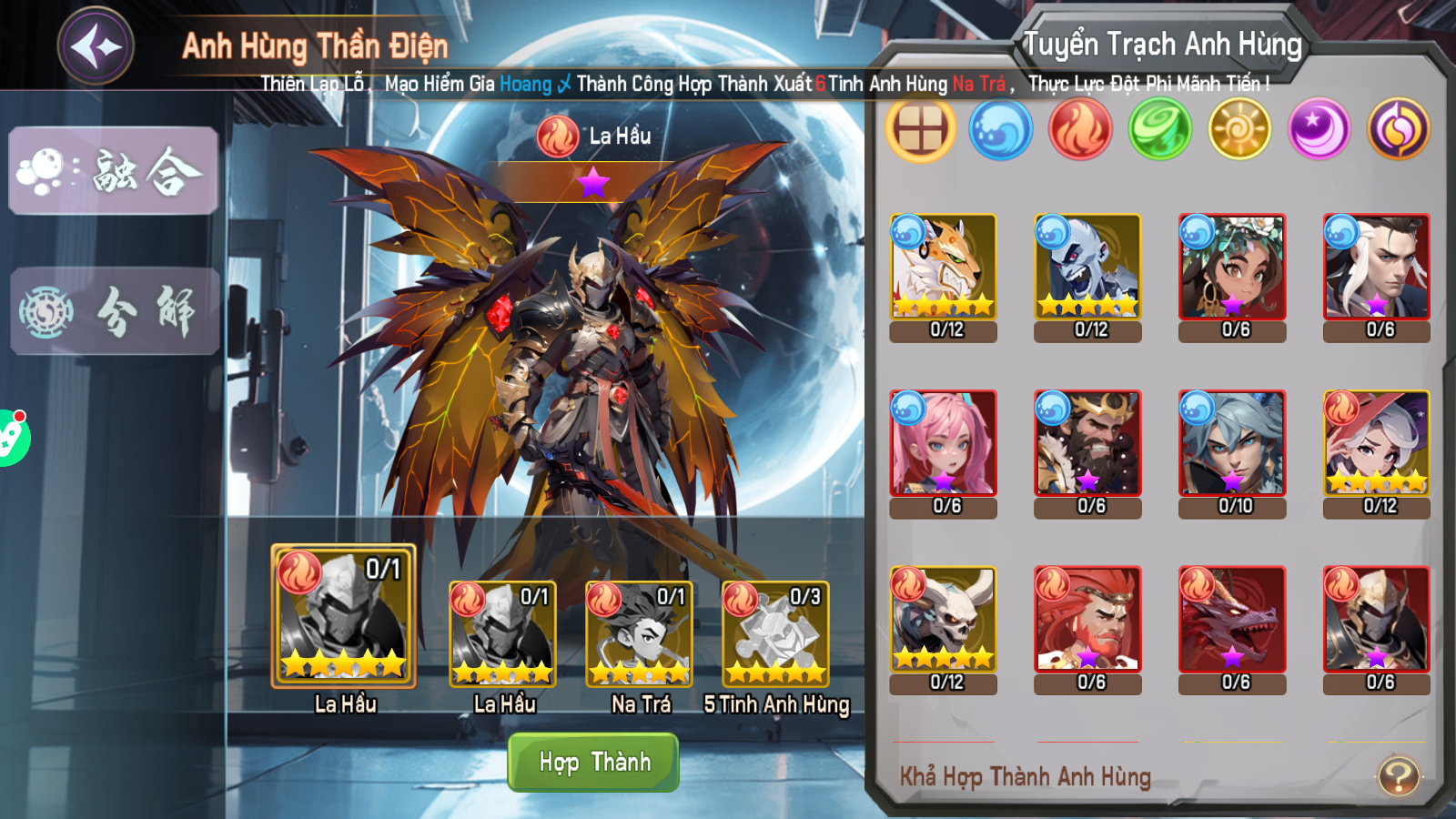Select the large La Hầu material slot
The height and width of the screenshot is (819, 1456).
(x=343, y=616)
